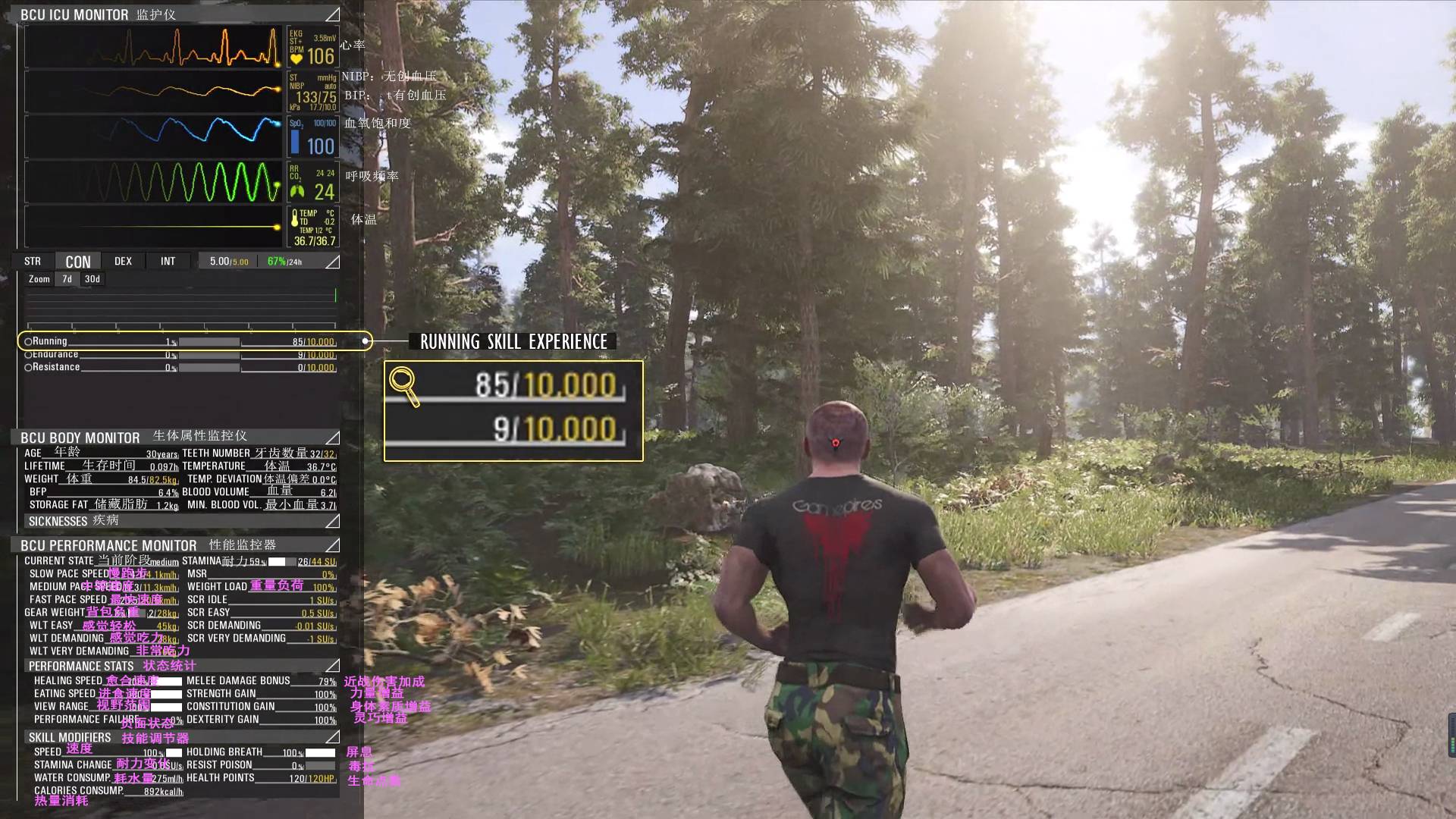Select the CON attribute tab
1456x819 pixels.
78,262
